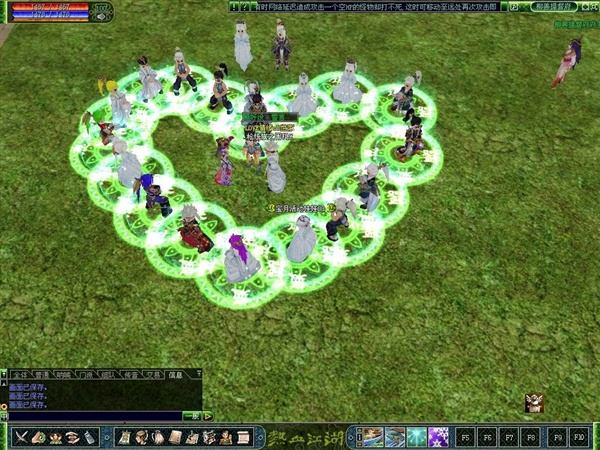Click the yellow arrow send button

pos(209,416)
